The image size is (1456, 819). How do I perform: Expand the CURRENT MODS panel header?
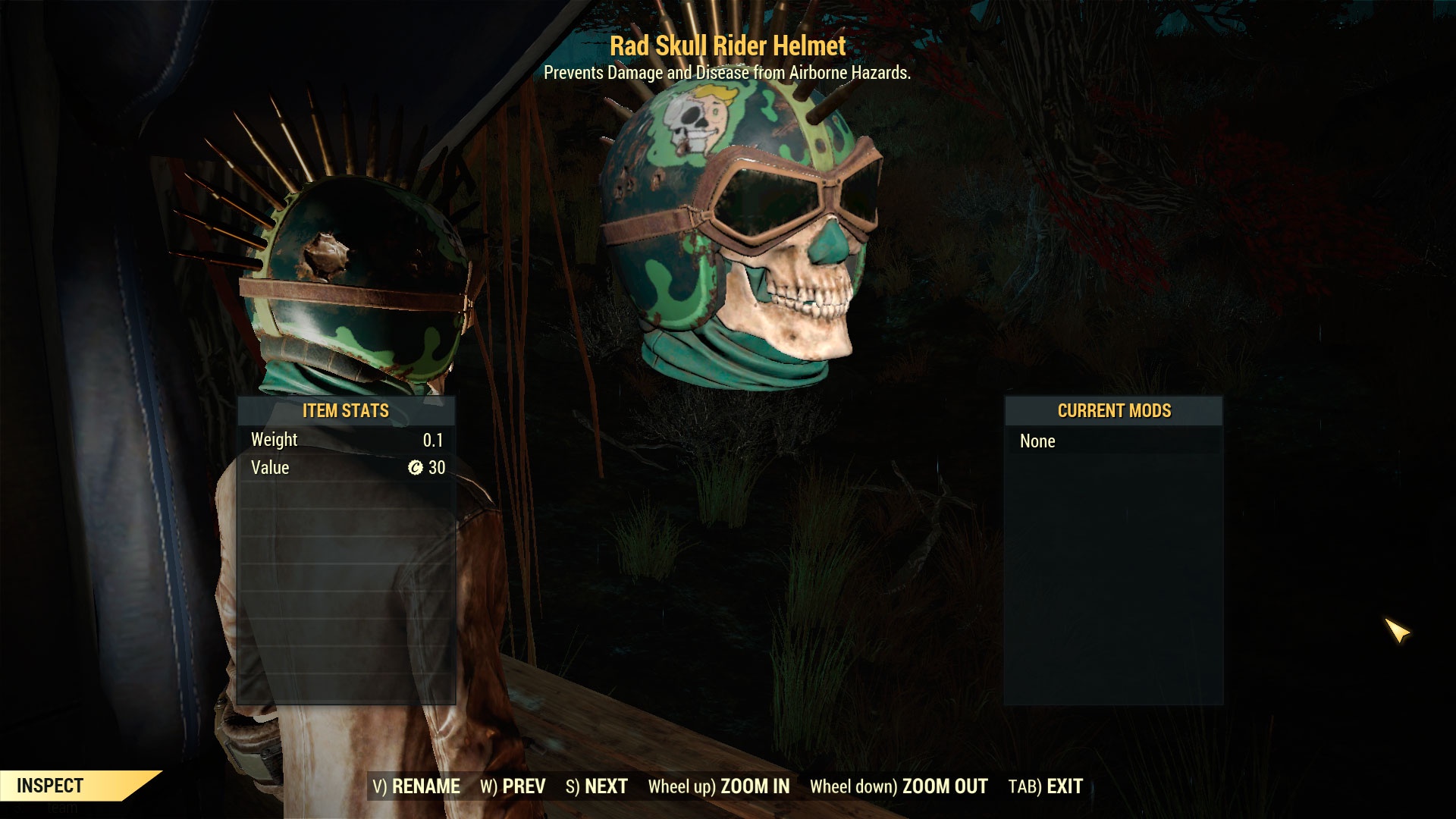(x=1114, y=411)
